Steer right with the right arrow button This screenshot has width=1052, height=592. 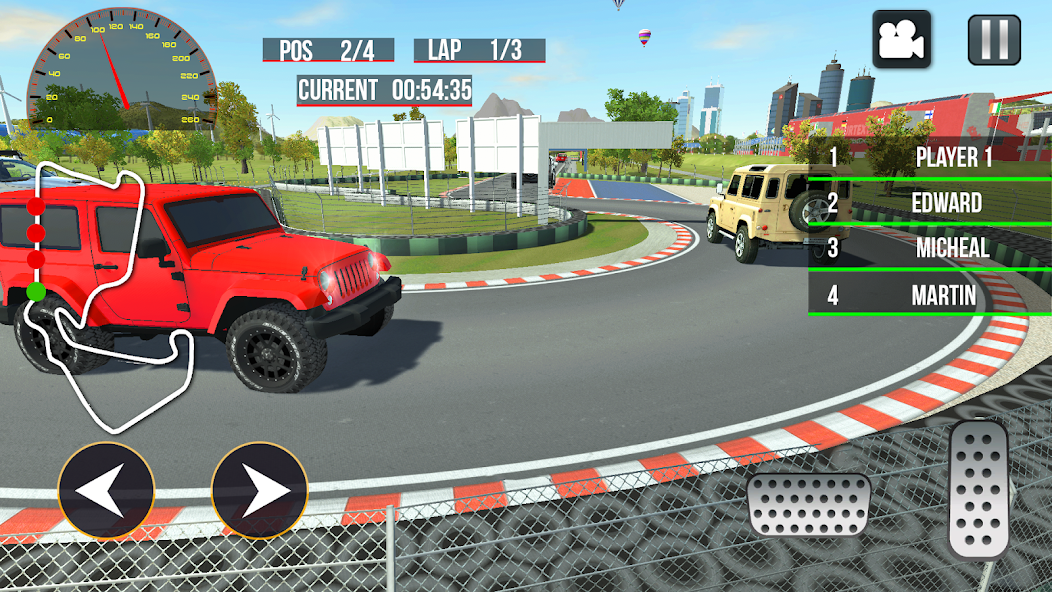tap(259, 492)
